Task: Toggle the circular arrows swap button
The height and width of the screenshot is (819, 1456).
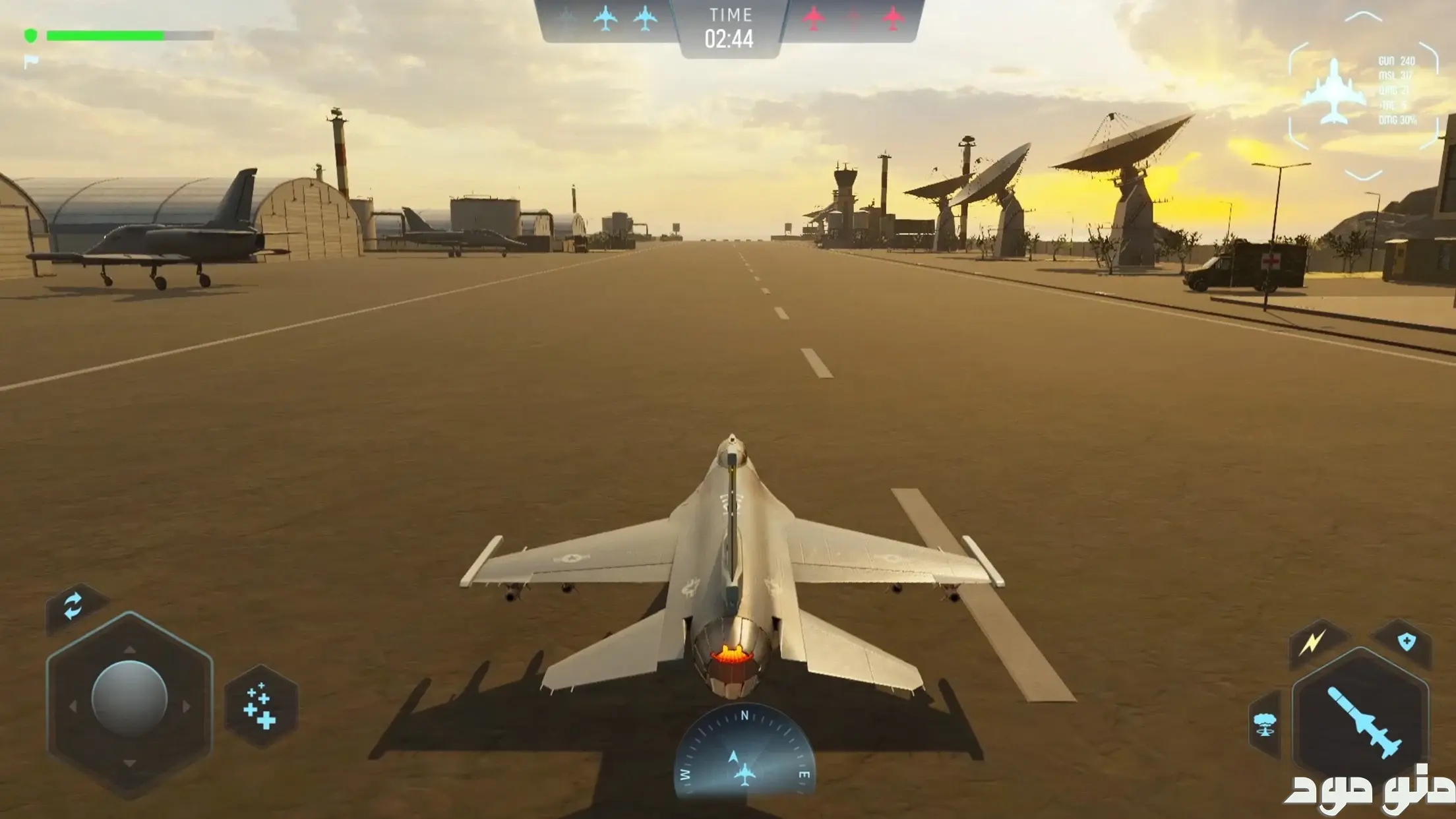Action: tap(73, 607)
